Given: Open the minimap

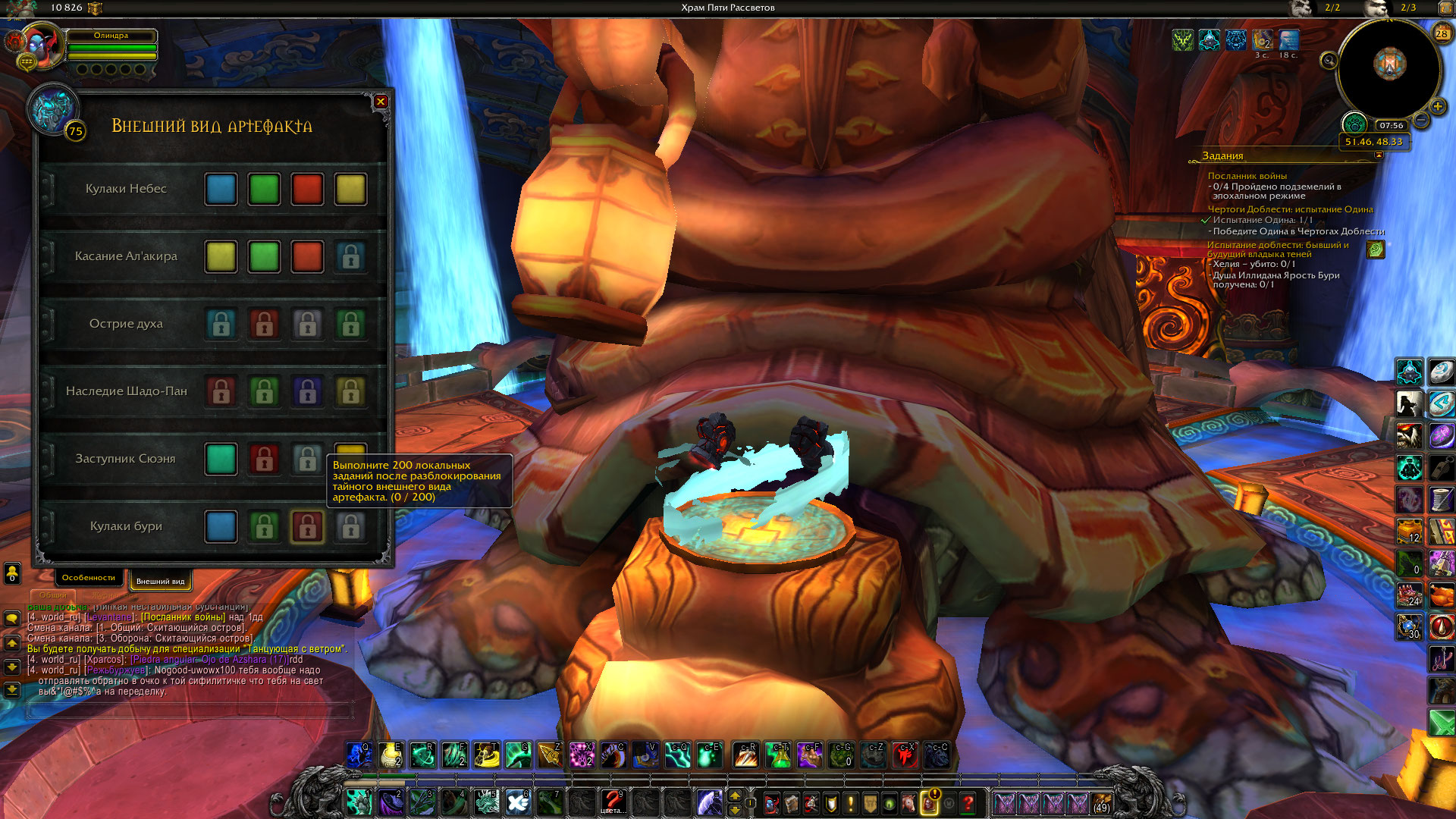Looking at the screenshot, I should coord(1389,67).
